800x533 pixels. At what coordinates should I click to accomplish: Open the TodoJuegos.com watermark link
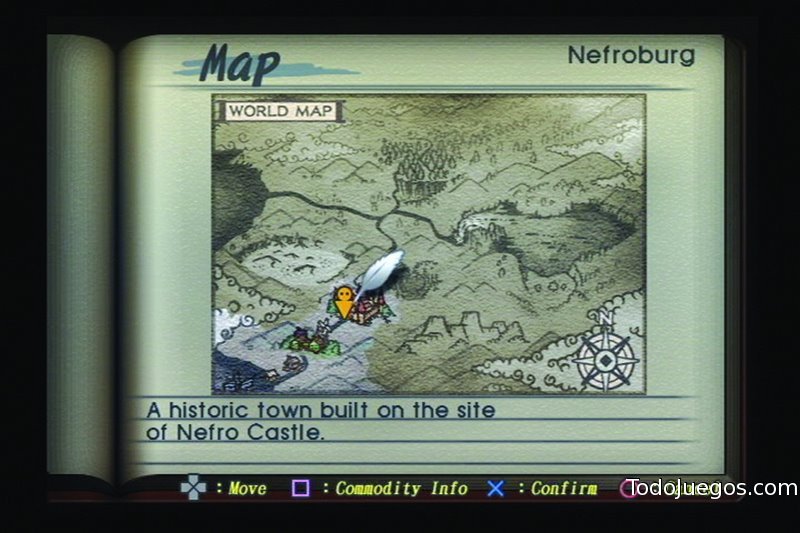pos(711,488)
